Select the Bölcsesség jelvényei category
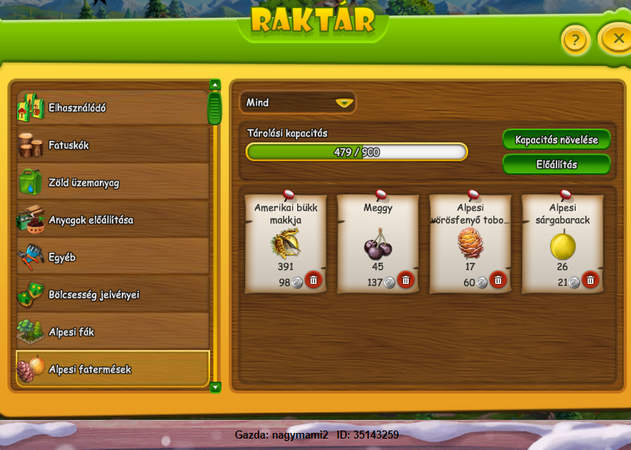 pyautogui.click(x=112, y=294)
